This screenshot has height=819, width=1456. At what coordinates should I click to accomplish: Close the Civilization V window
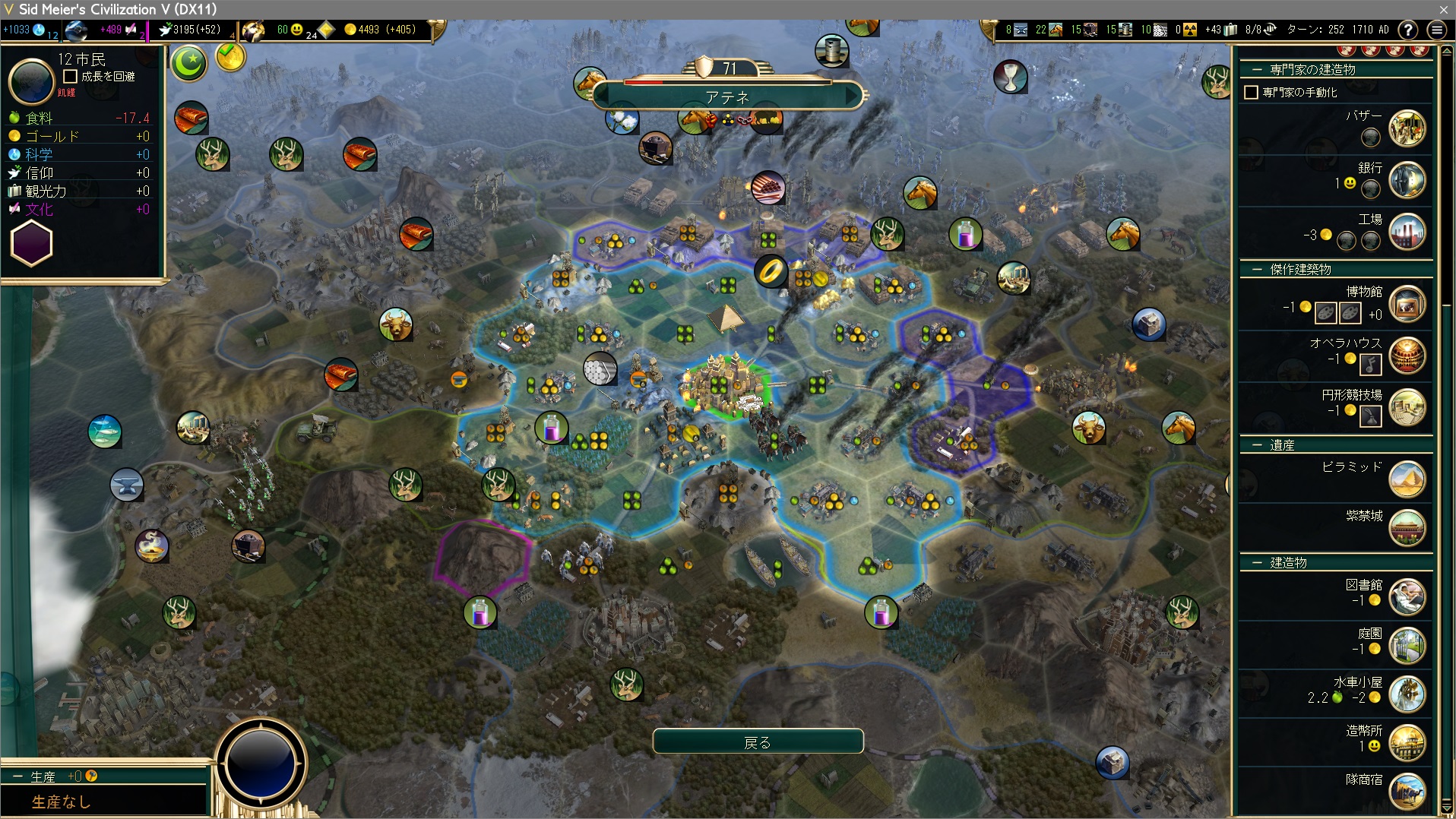tap(1443, 9)
